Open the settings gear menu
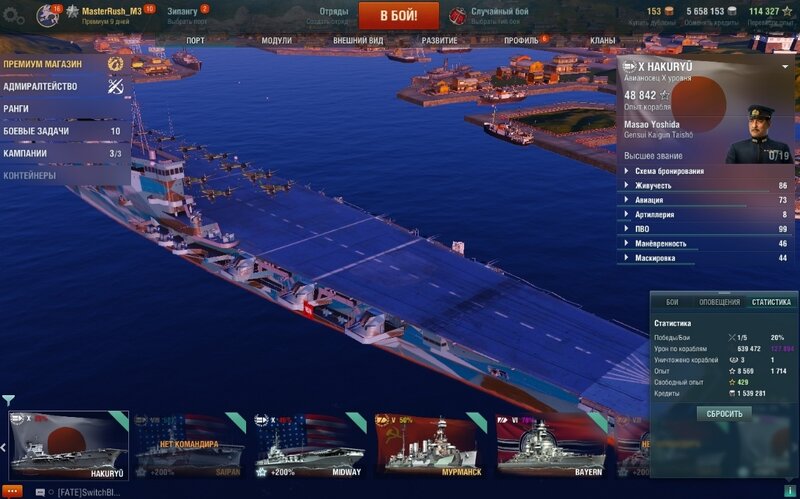 tap(13, 15)
